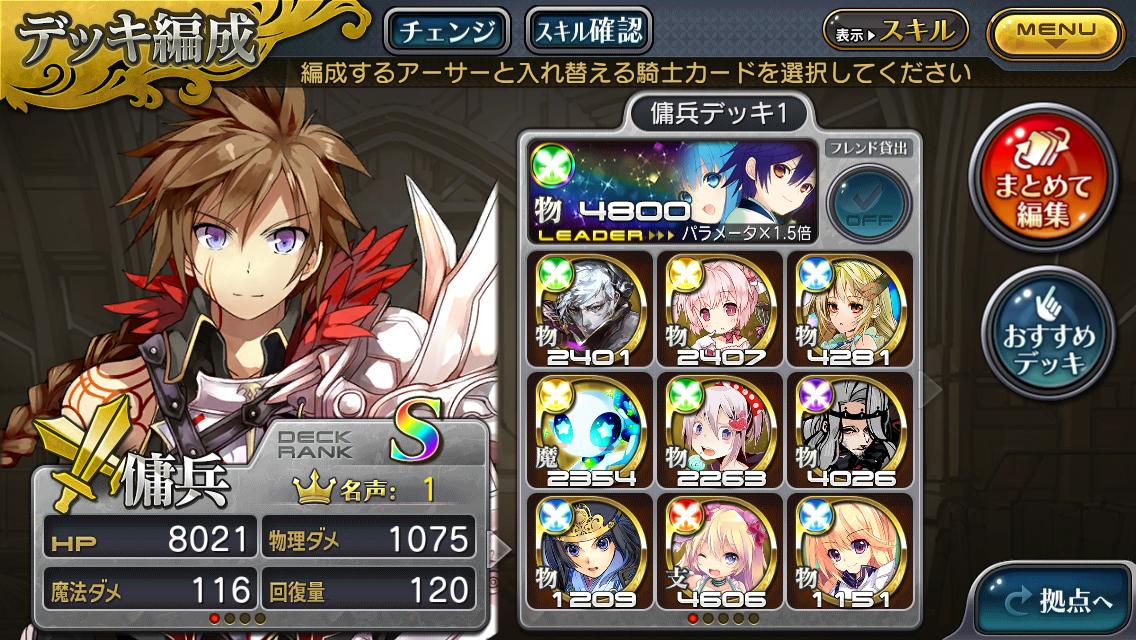Open スキル確認 skill check

[588, 31]
